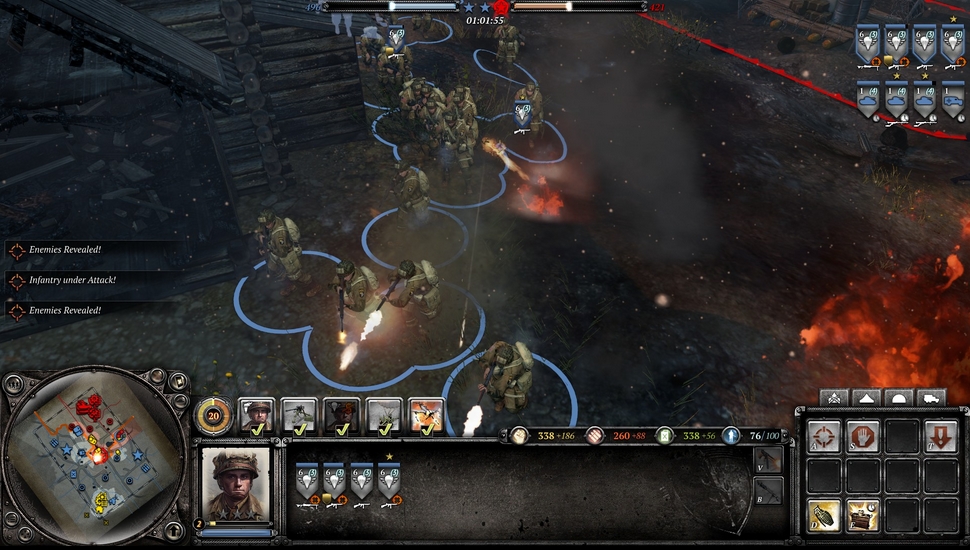This screenshot has height=550, width=970.
Task: Open the commander points dial showing 20
Action: 213,415
